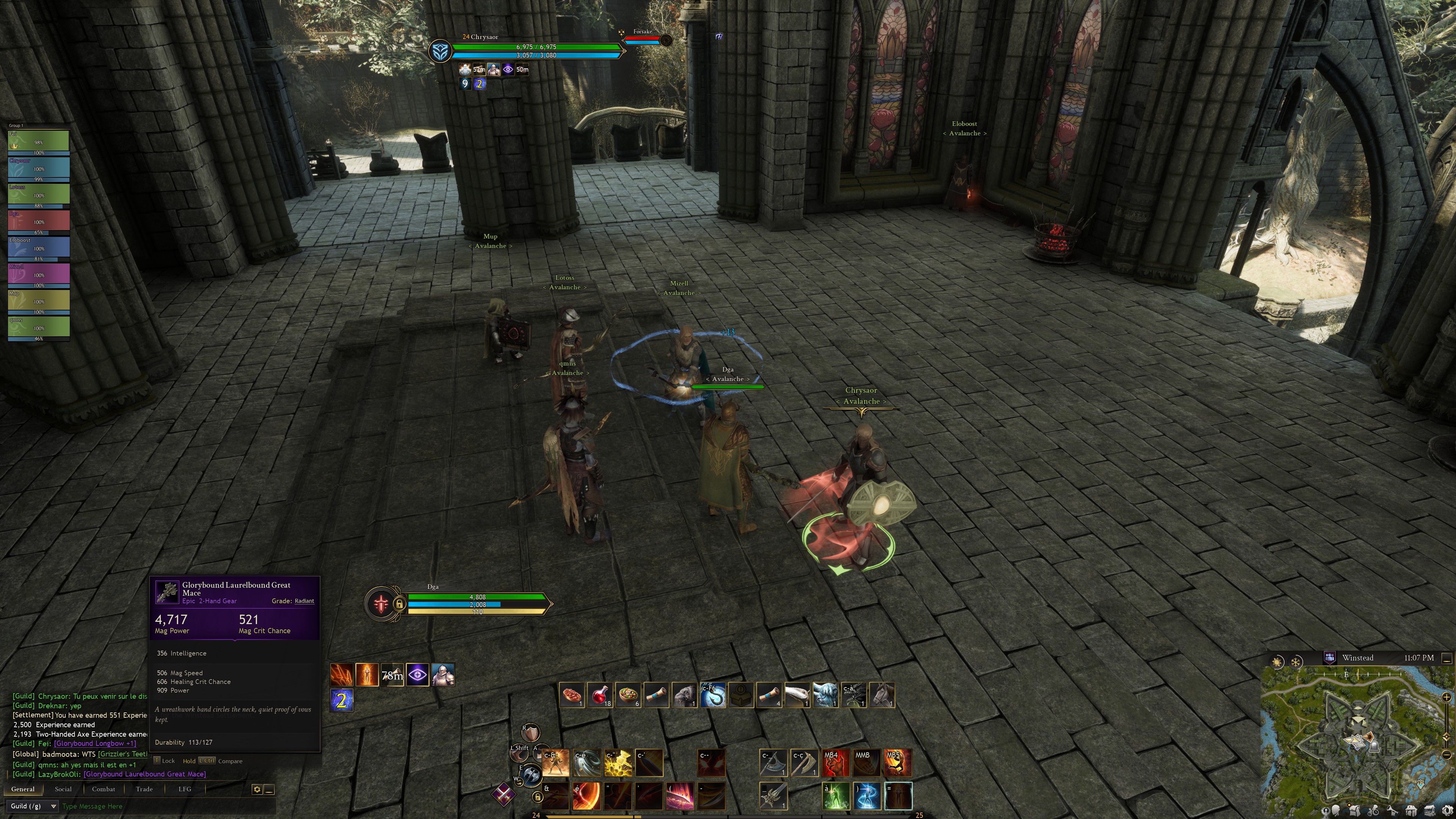Zoom in the minimap with plus button
The image size is (1456, 819).
coord(1448,697)
